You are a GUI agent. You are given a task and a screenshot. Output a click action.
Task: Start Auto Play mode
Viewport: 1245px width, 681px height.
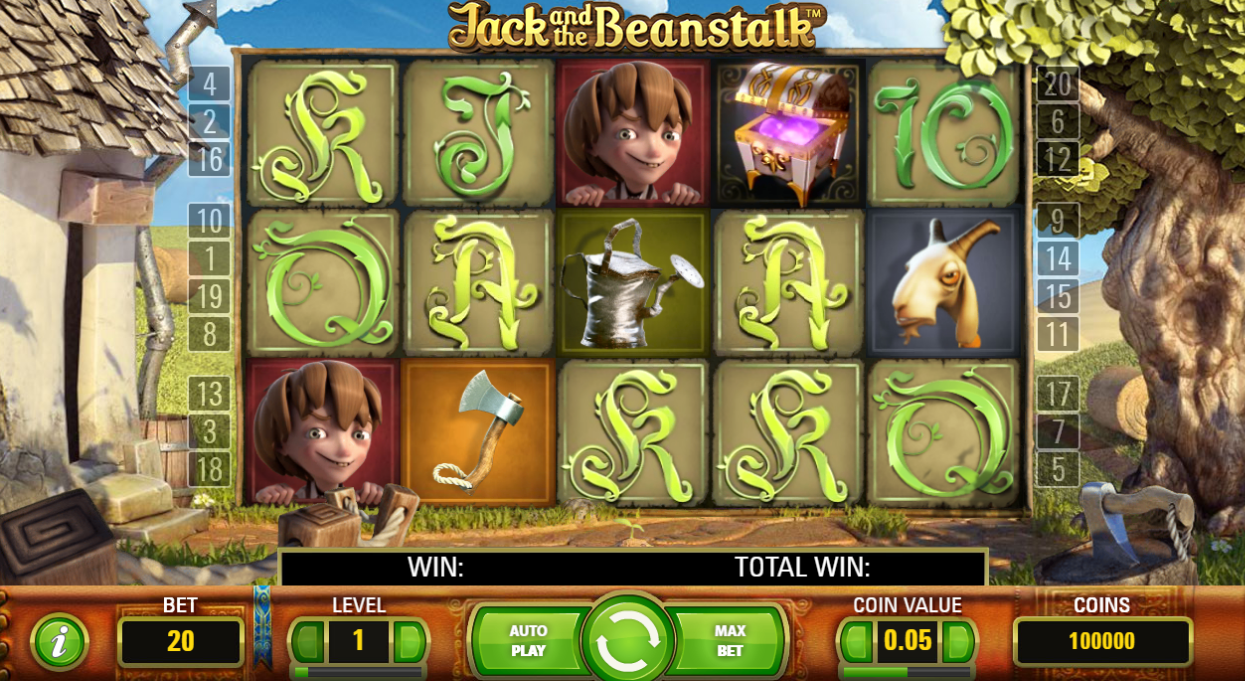coord(528,641)
